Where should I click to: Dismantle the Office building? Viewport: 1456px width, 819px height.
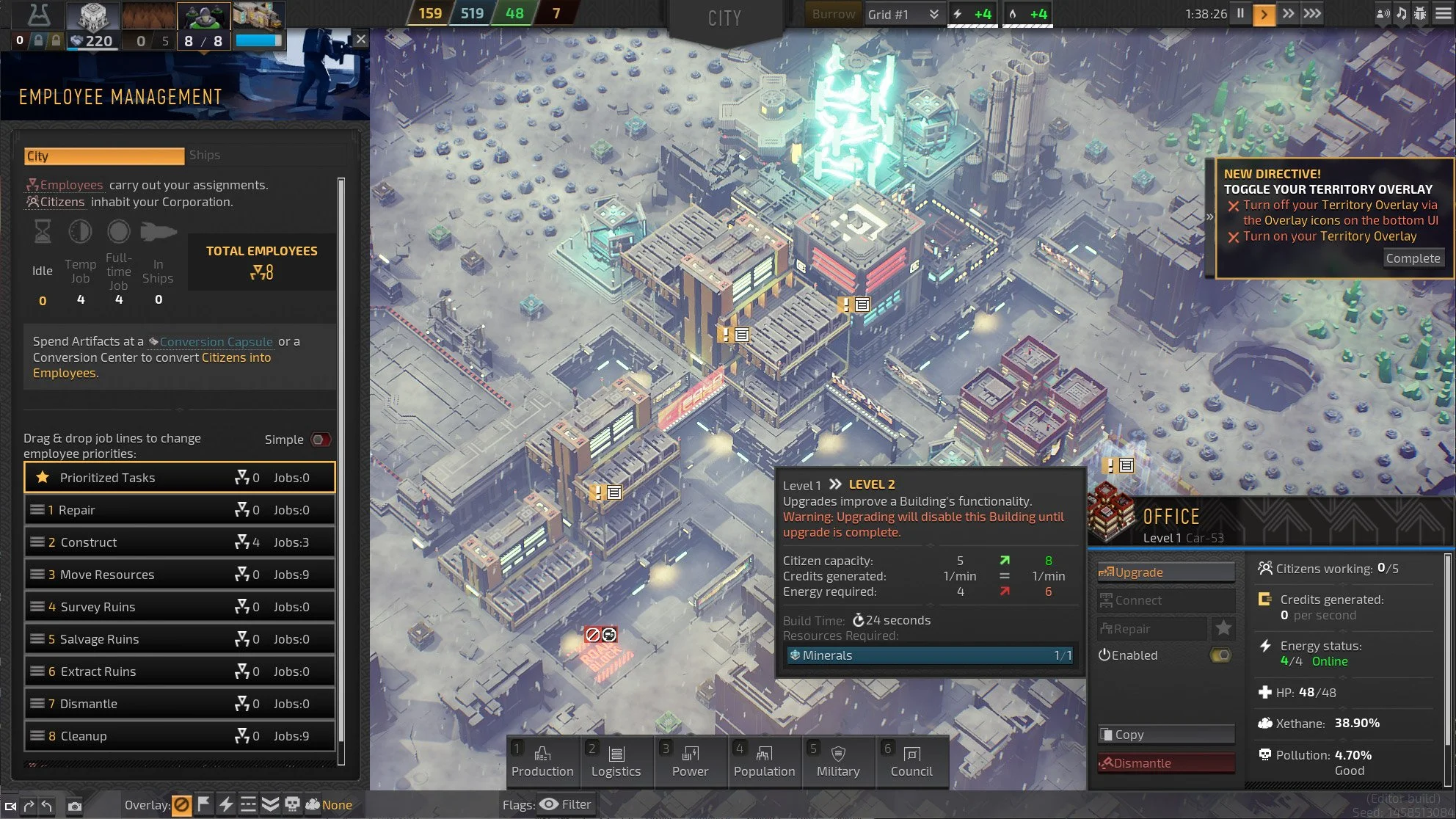1165,763
